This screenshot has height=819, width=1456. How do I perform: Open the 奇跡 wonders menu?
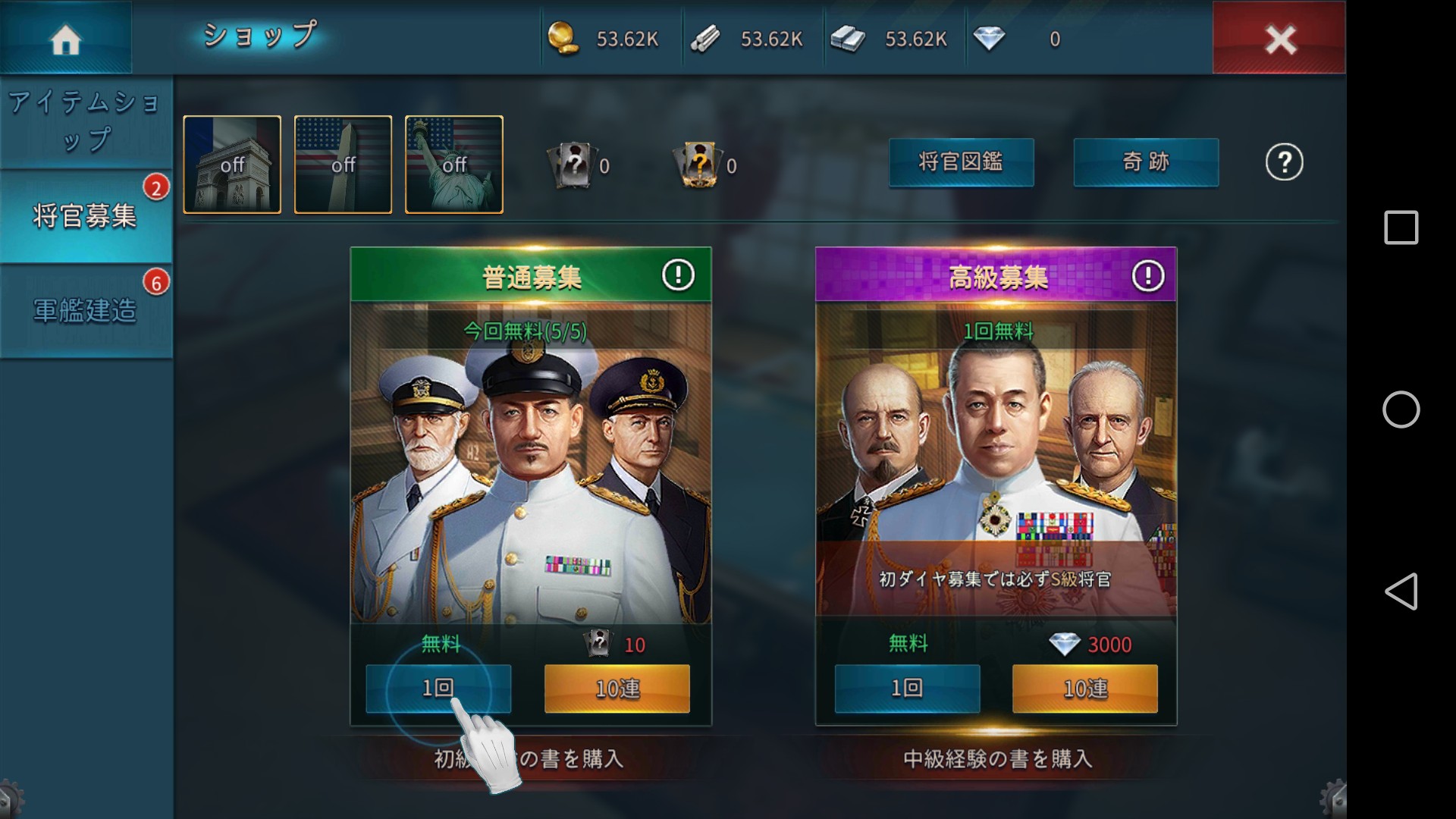click(1146, 162)
